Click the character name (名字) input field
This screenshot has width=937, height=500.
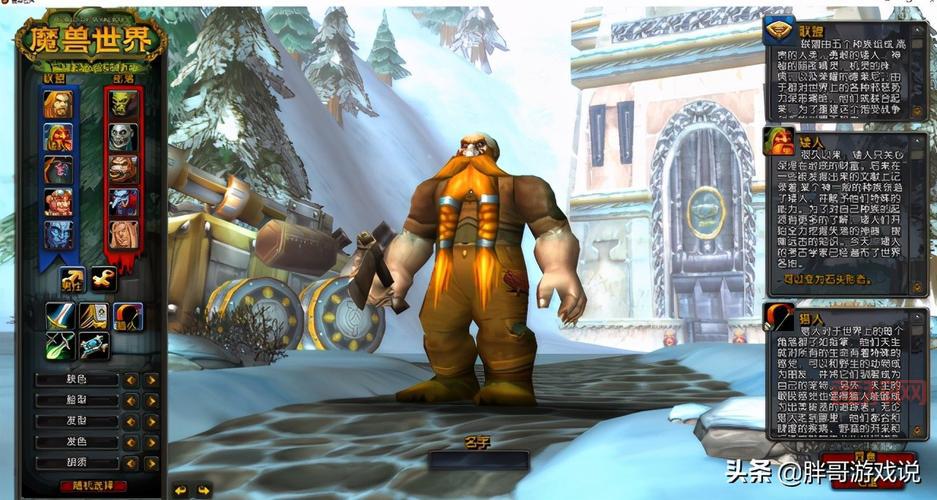pos(478,461)
